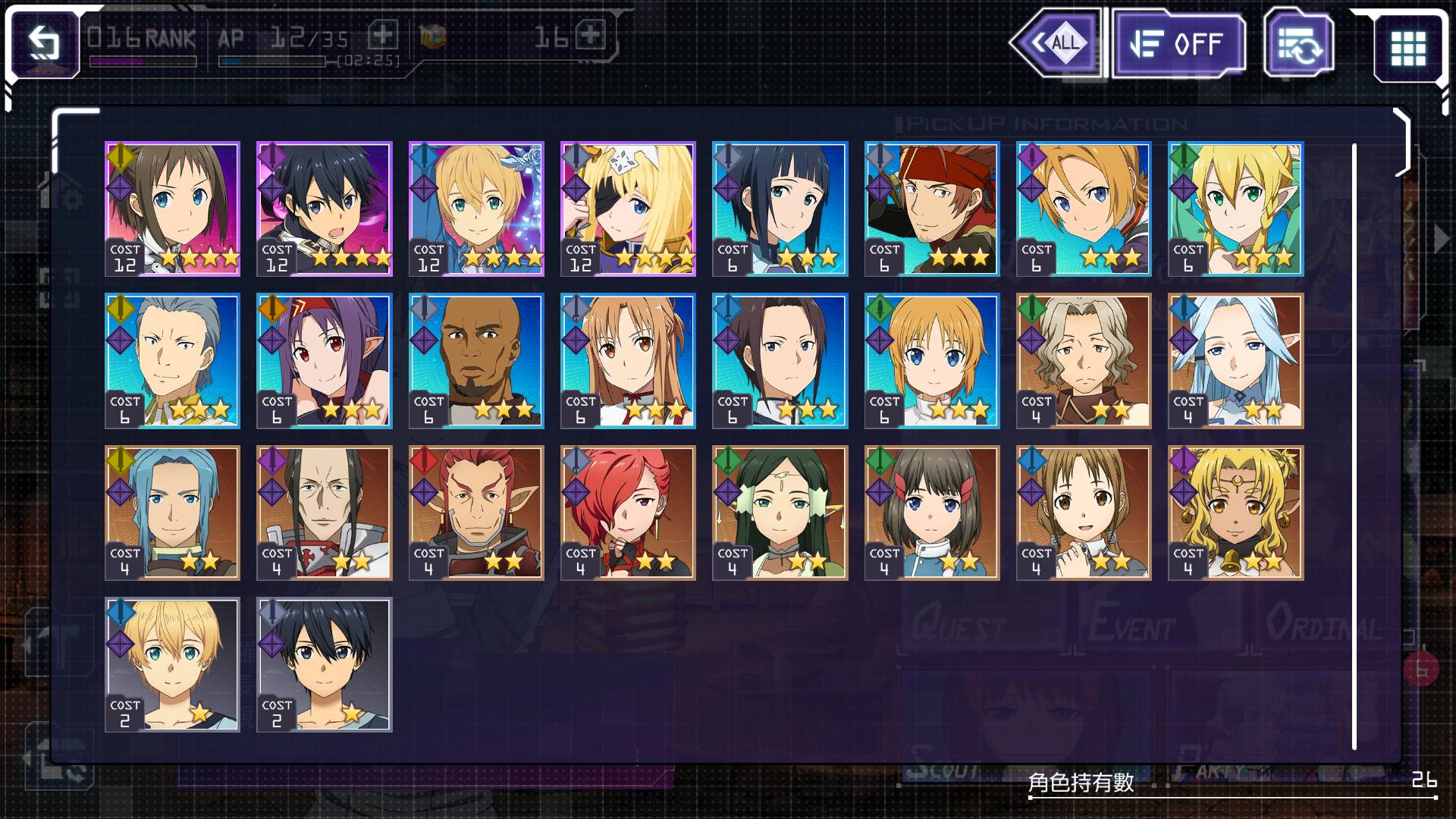Screen dimensions: 1456x819
Task: Select the one-star black-haired boy cost 2 card
Action: point(325,664)
